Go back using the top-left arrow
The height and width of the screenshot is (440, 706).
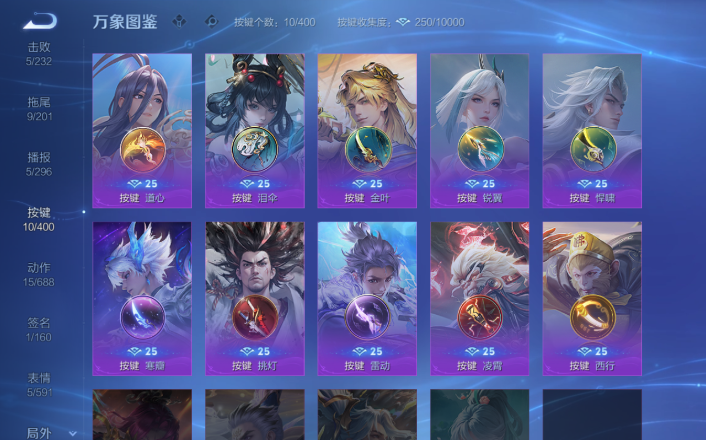tap(40, 20)
